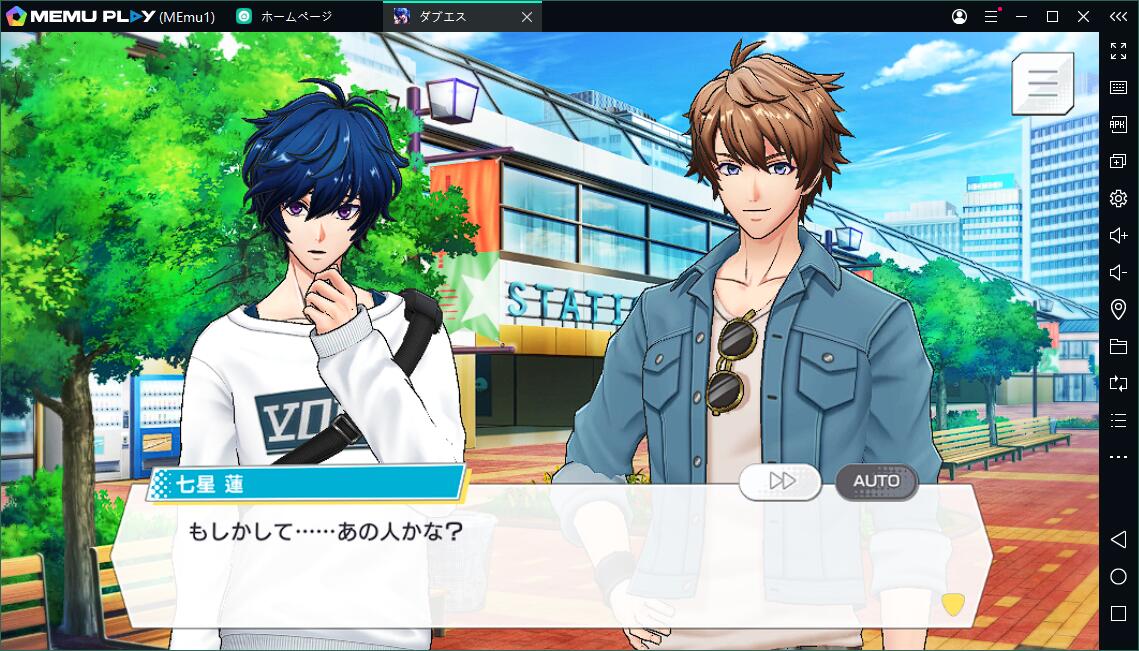This screenshot has width=1139, height=651.
Task: Close the ダブエス emulator tab
Action: coord(527,17)
